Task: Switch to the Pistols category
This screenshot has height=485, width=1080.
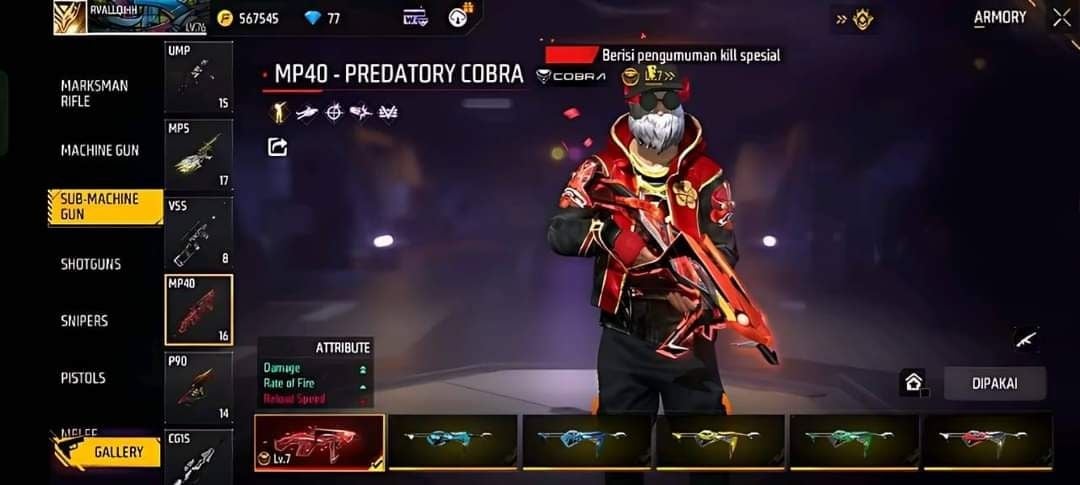Action: (x=83, y=378)
